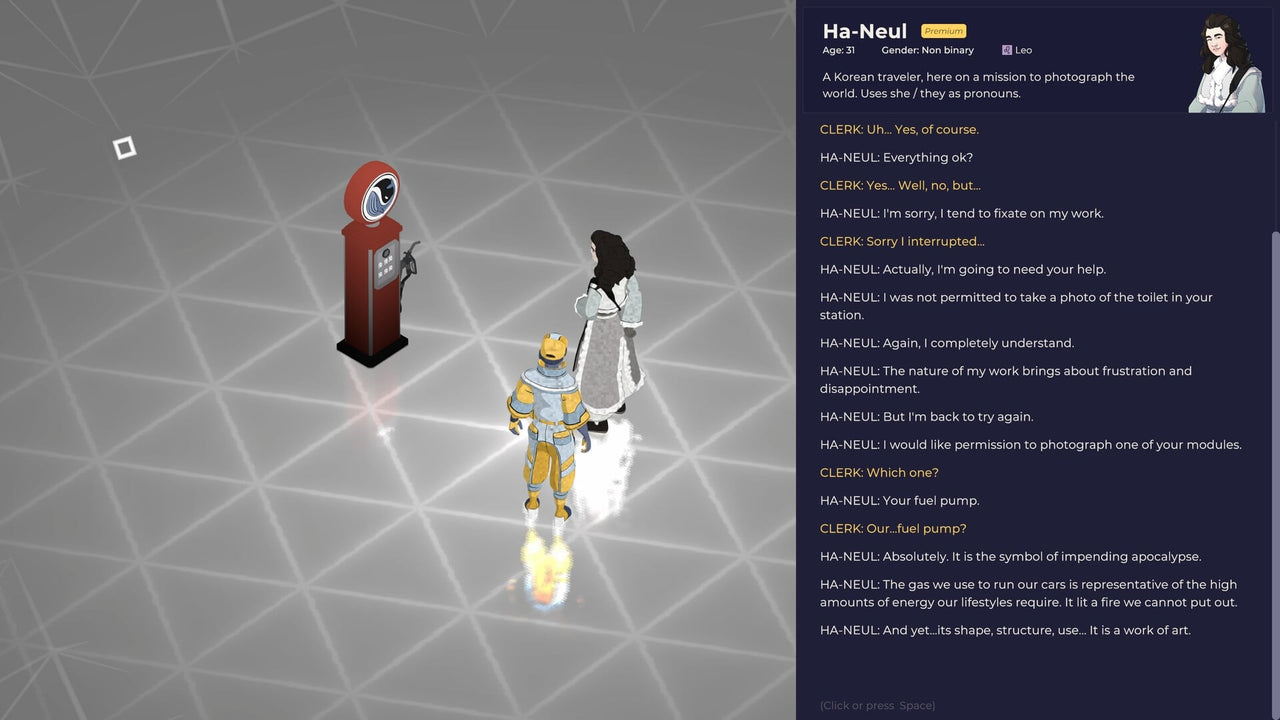The height and width of the screenshot is (720, 1280).
Task: Select the yellow Premium badge
Action: pyautogui.click(x=942, y=31)
